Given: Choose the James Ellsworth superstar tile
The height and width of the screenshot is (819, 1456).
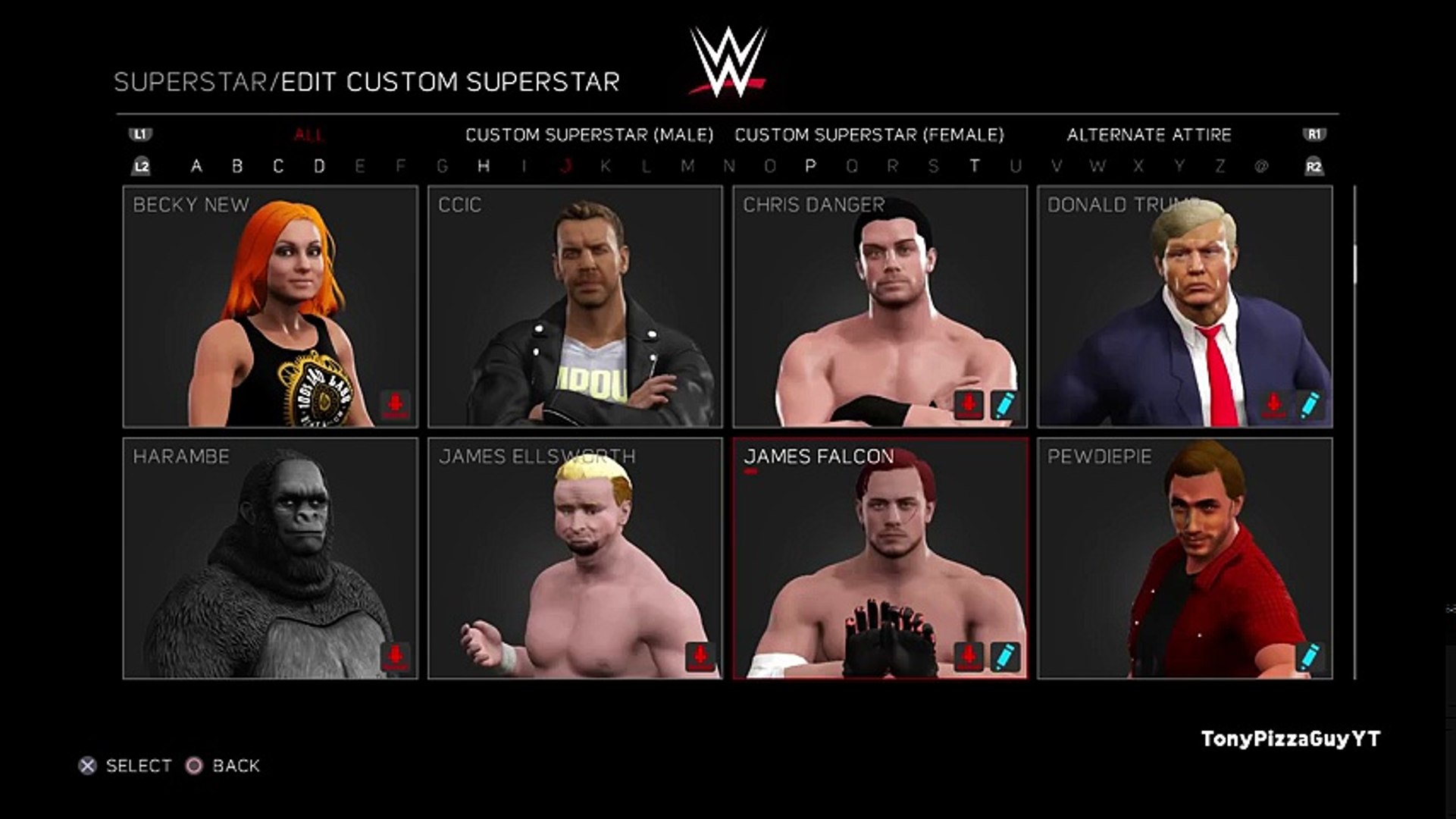Looking at the screenshot, I should click(x=575, y=558).
